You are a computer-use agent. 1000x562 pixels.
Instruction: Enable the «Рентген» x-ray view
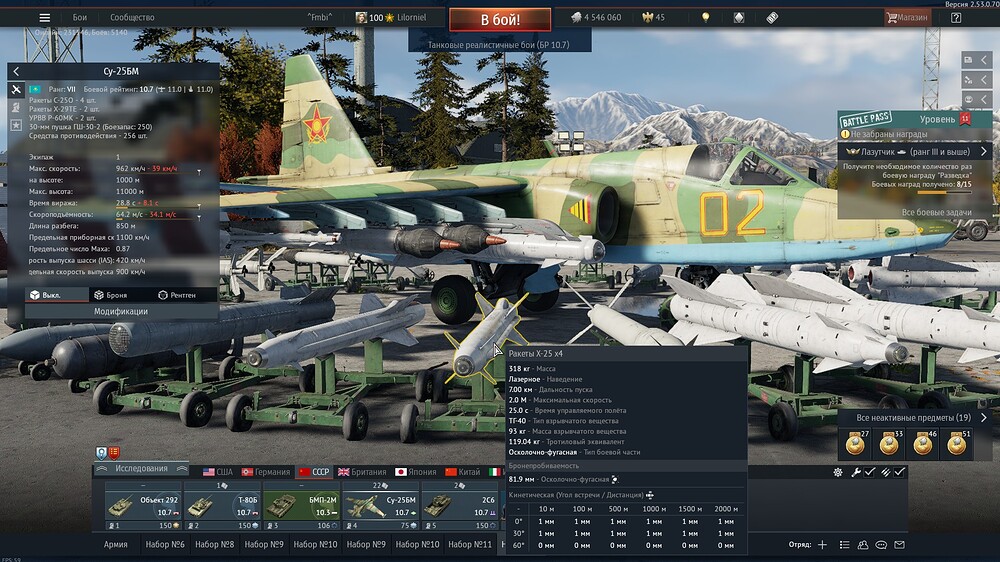[177, 295]
